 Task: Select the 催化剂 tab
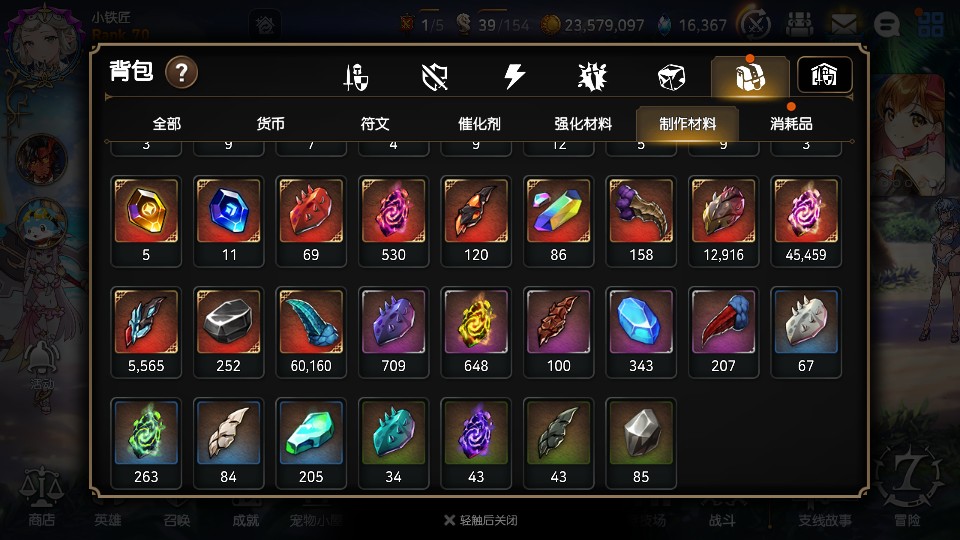pos(479,124)
